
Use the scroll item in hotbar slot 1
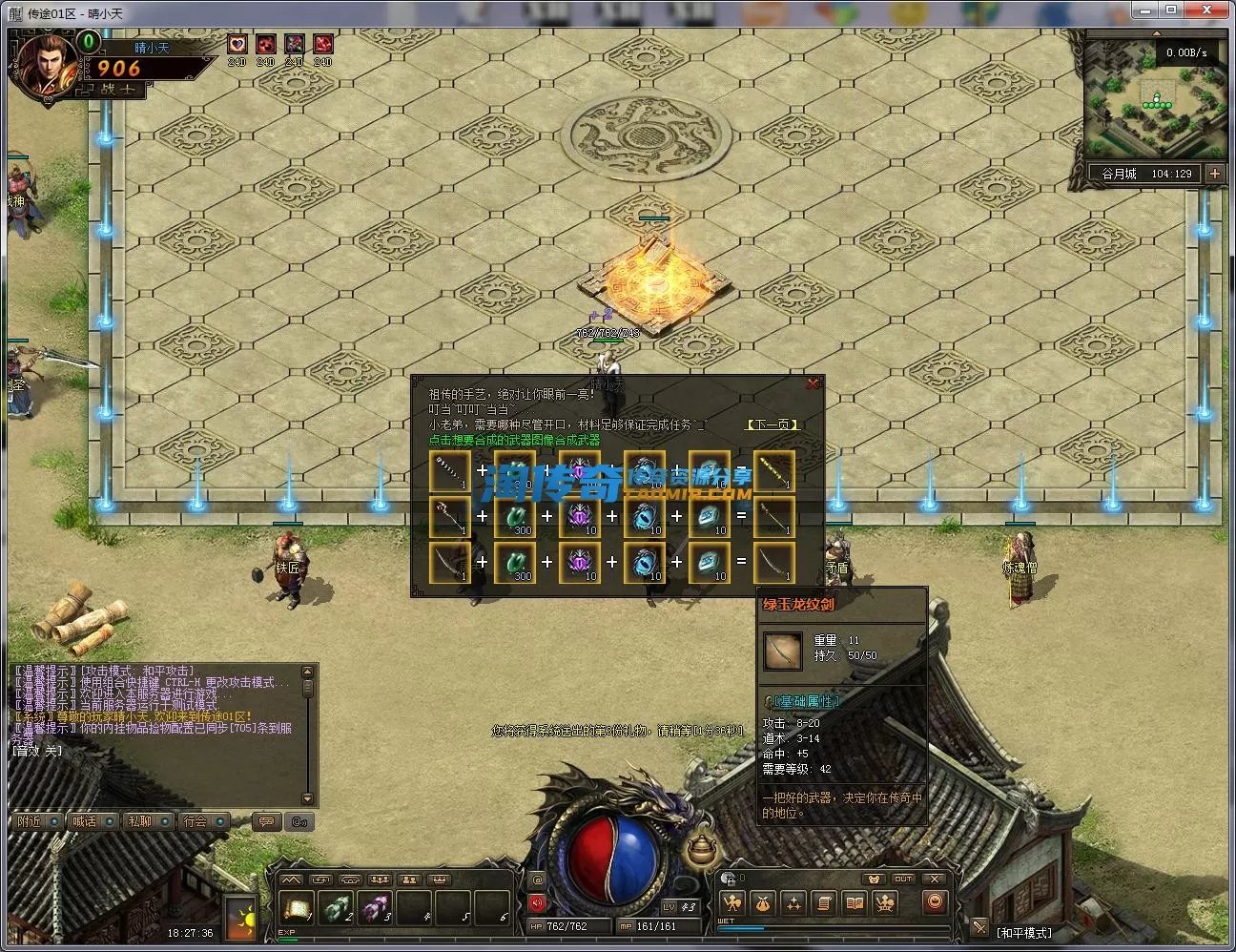pos(297,906)
